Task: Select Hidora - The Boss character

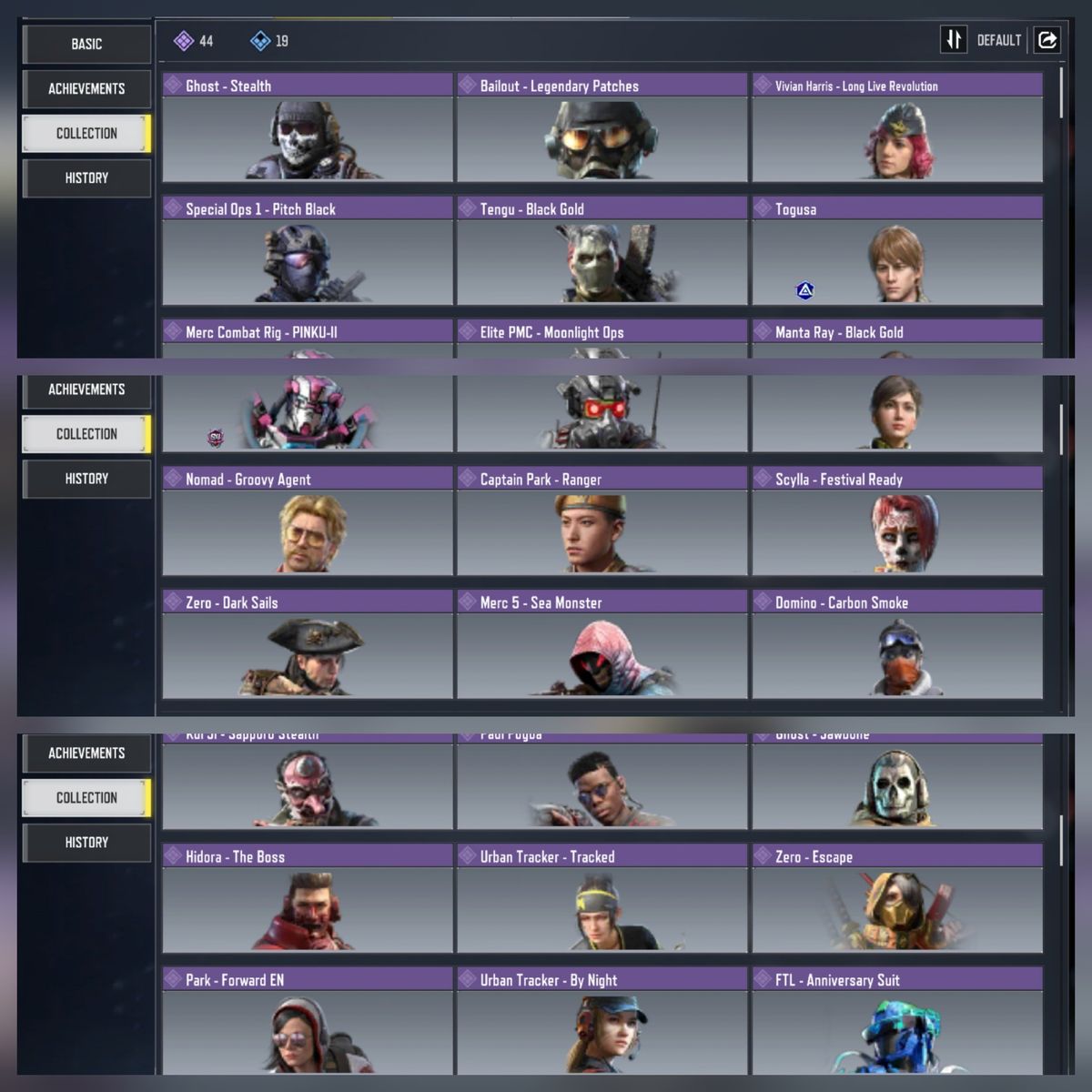Action: 308,898
